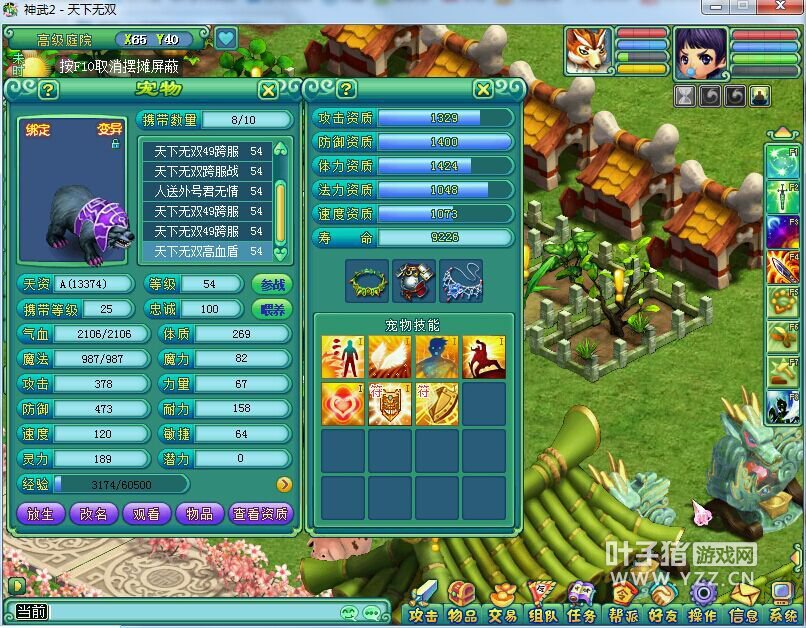Rename the pet with 改名
Viewport: 806px width, 628px height.
pos(93,514)
